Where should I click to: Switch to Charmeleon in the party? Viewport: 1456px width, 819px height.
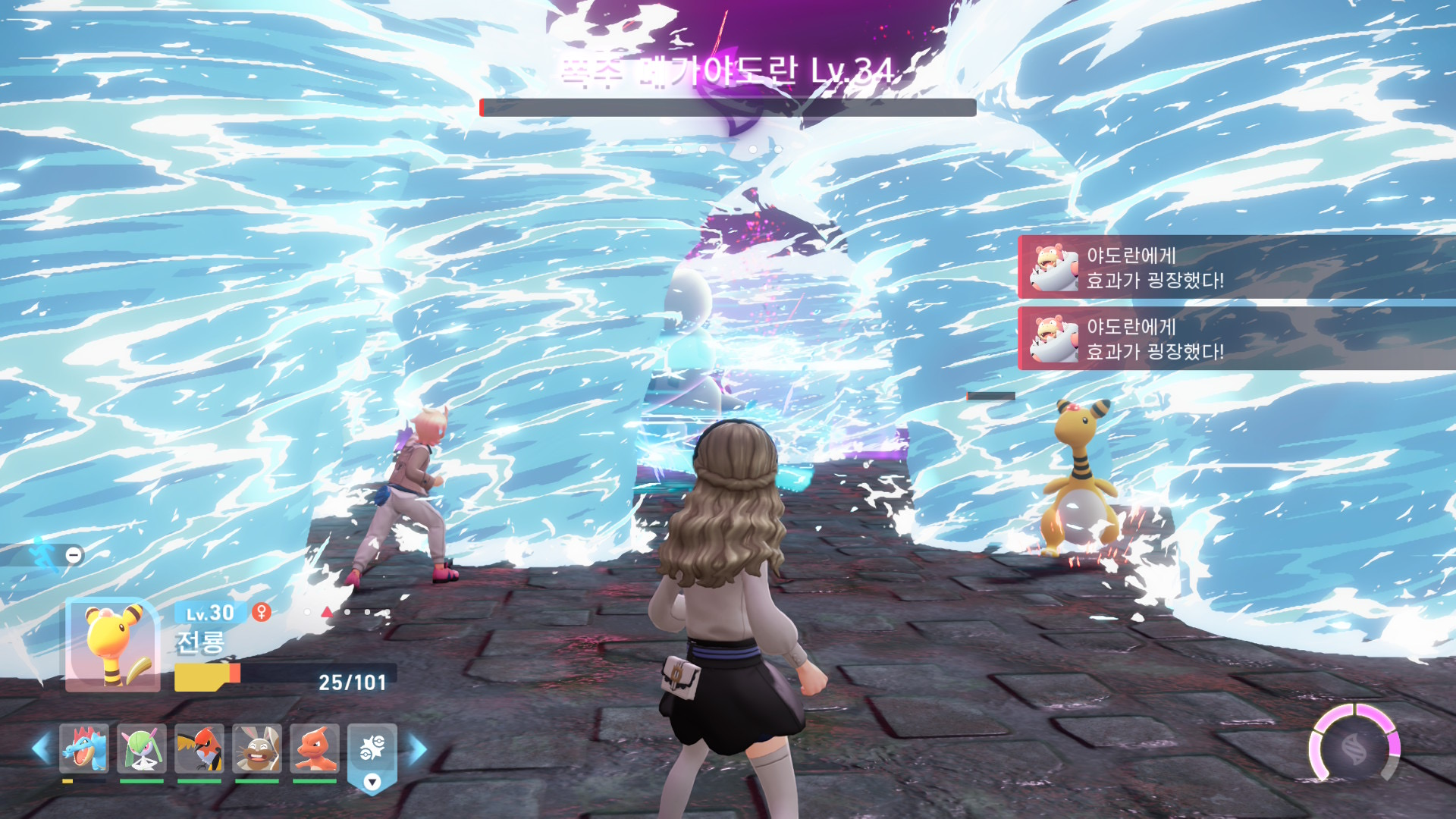[x=315, y=748]
